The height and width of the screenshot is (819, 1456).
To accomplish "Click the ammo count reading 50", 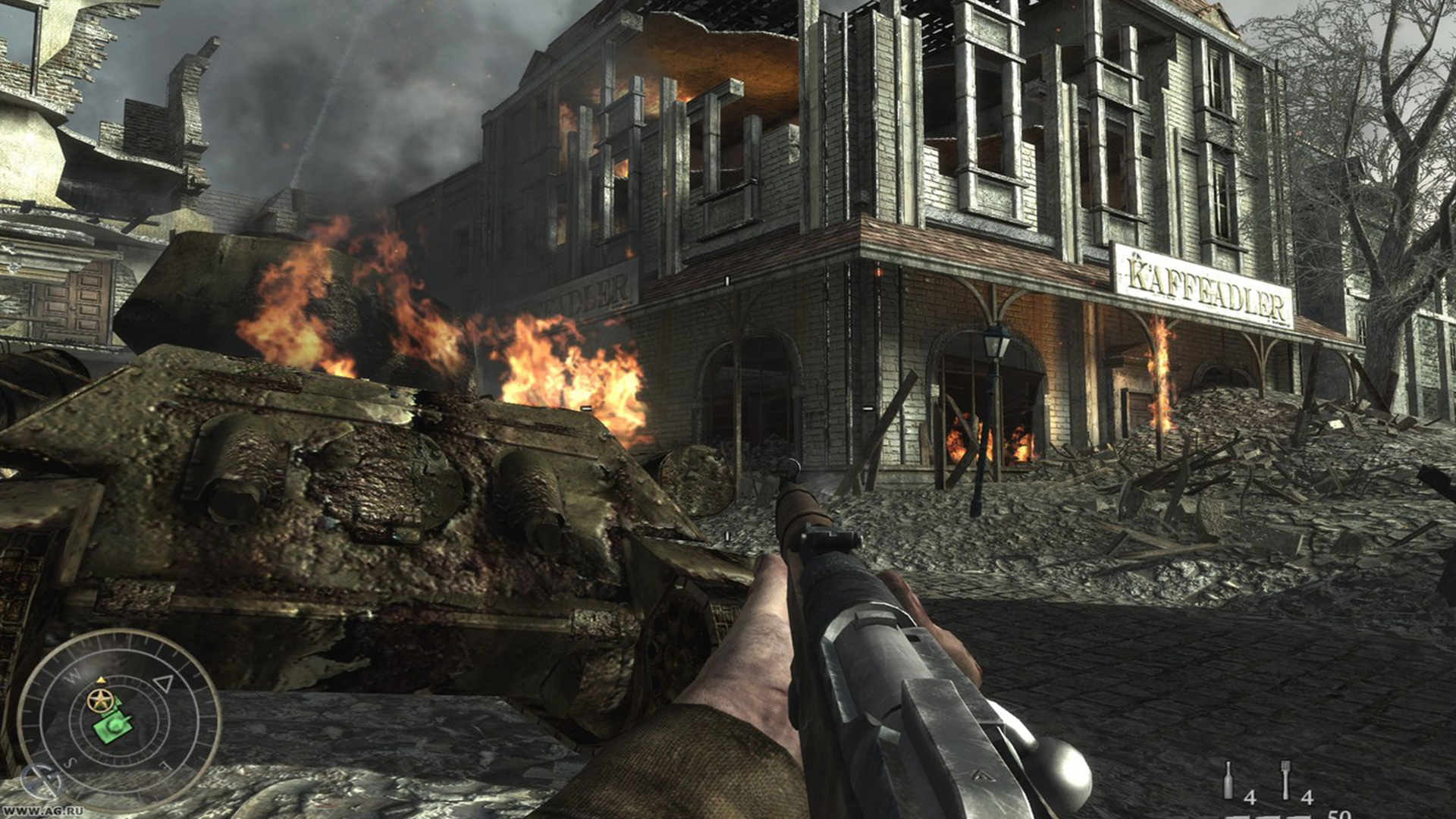I will click(1341, 814).
